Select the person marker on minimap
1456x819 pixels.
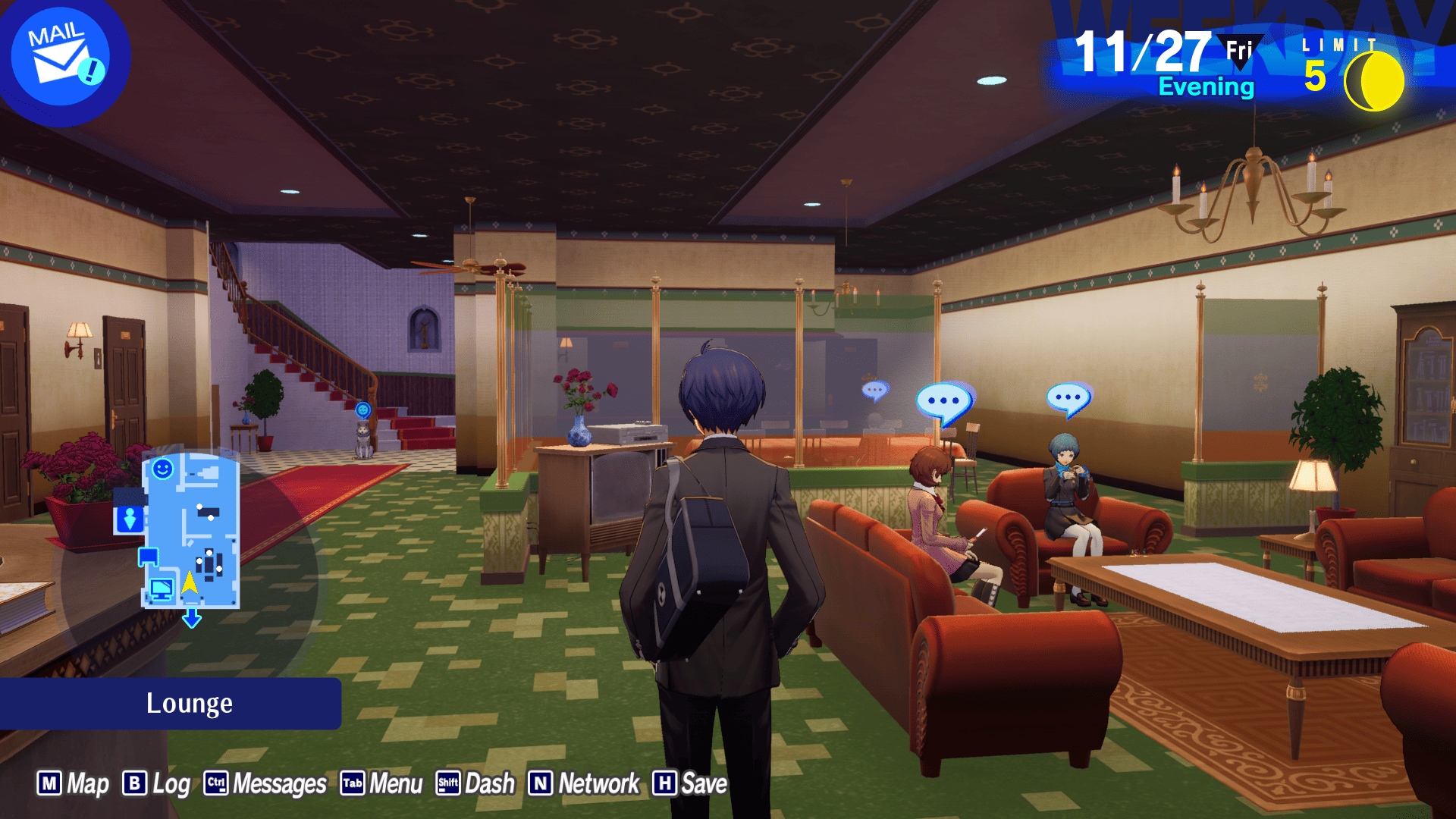pos(130,519)
